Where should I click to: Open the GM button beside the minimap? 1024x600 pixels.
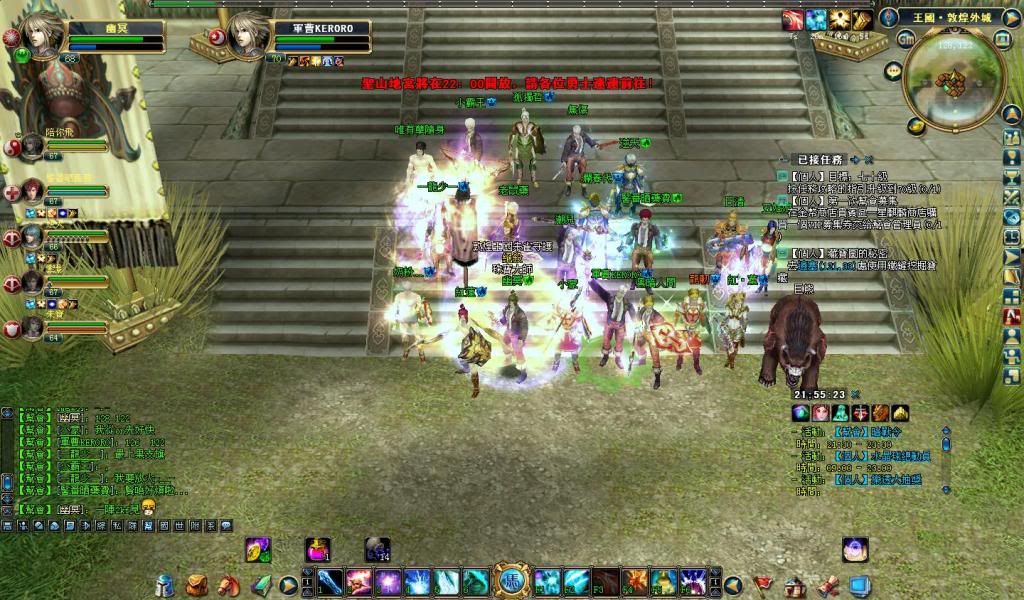pyautogui.click(x=905, y=39)
